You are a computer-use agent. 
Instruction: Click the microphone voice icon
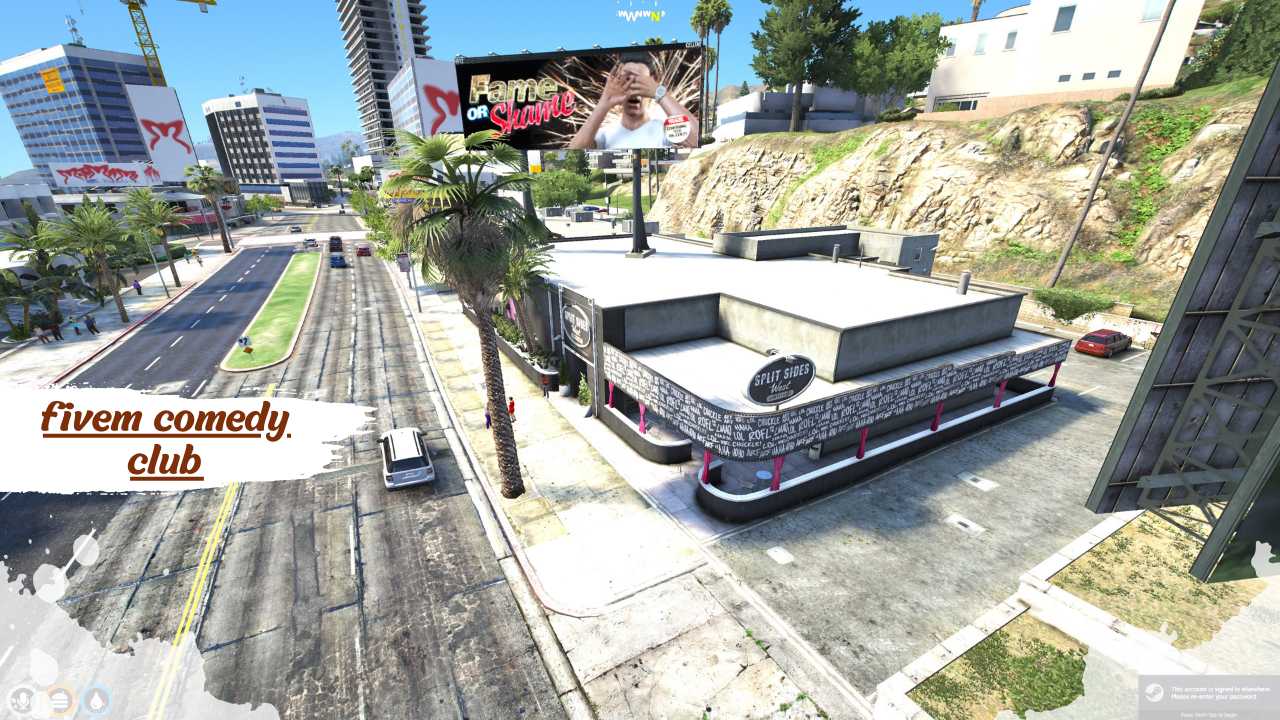(x=22, y=699)
